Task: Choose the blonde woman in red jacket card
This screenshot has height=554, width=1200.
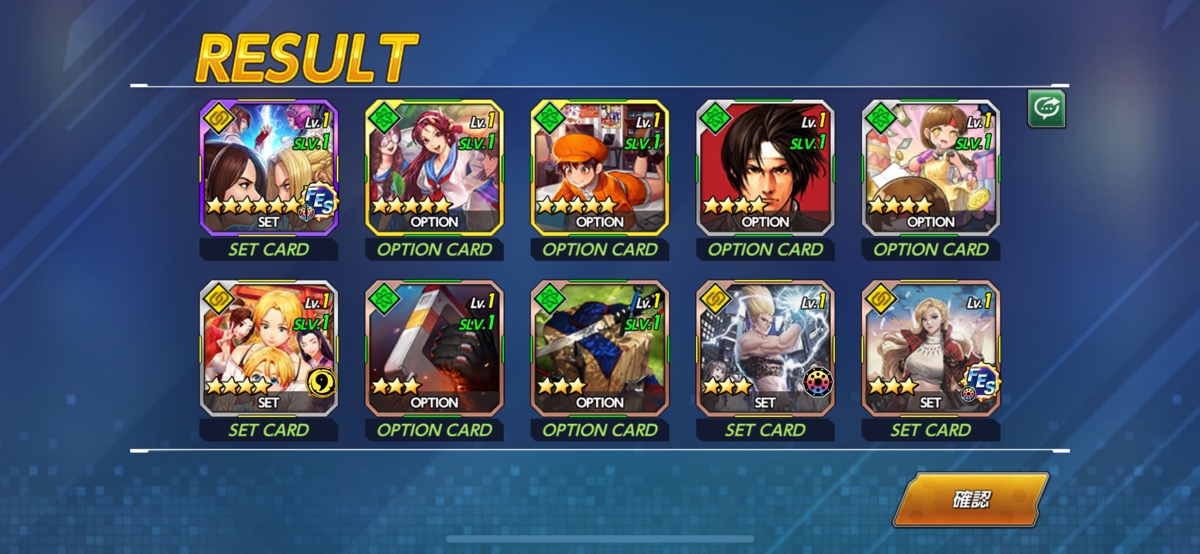Action: [931, 347]
